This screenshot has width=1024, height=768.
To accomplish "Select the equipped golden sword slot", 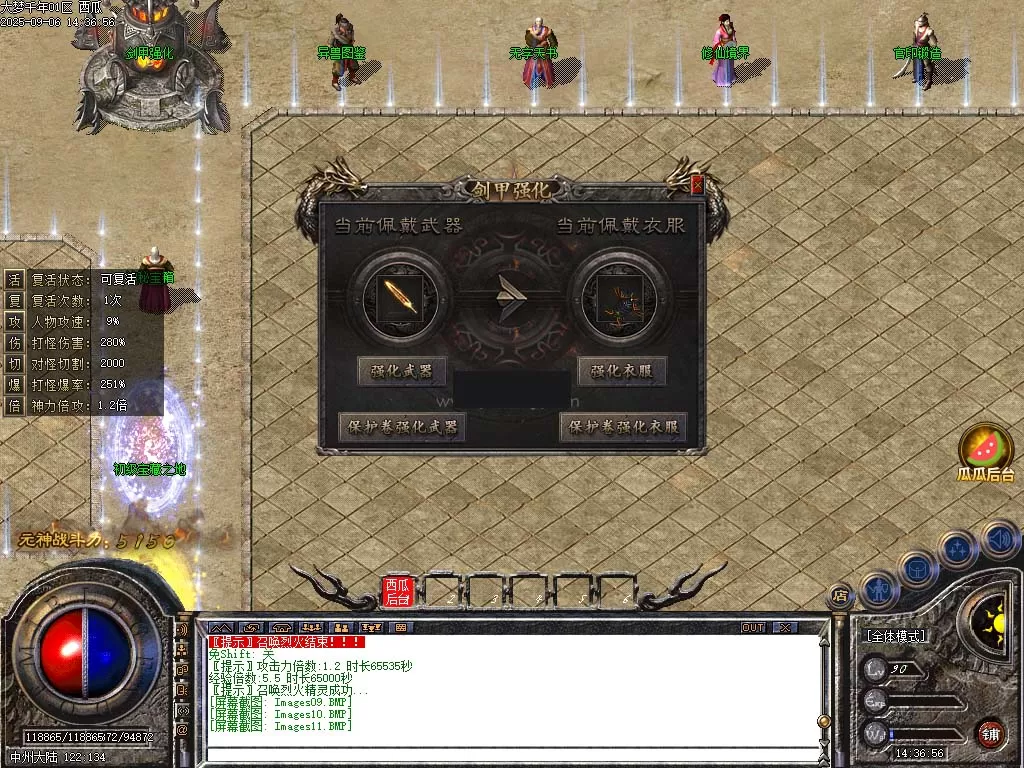I will [x=398, y=297].
